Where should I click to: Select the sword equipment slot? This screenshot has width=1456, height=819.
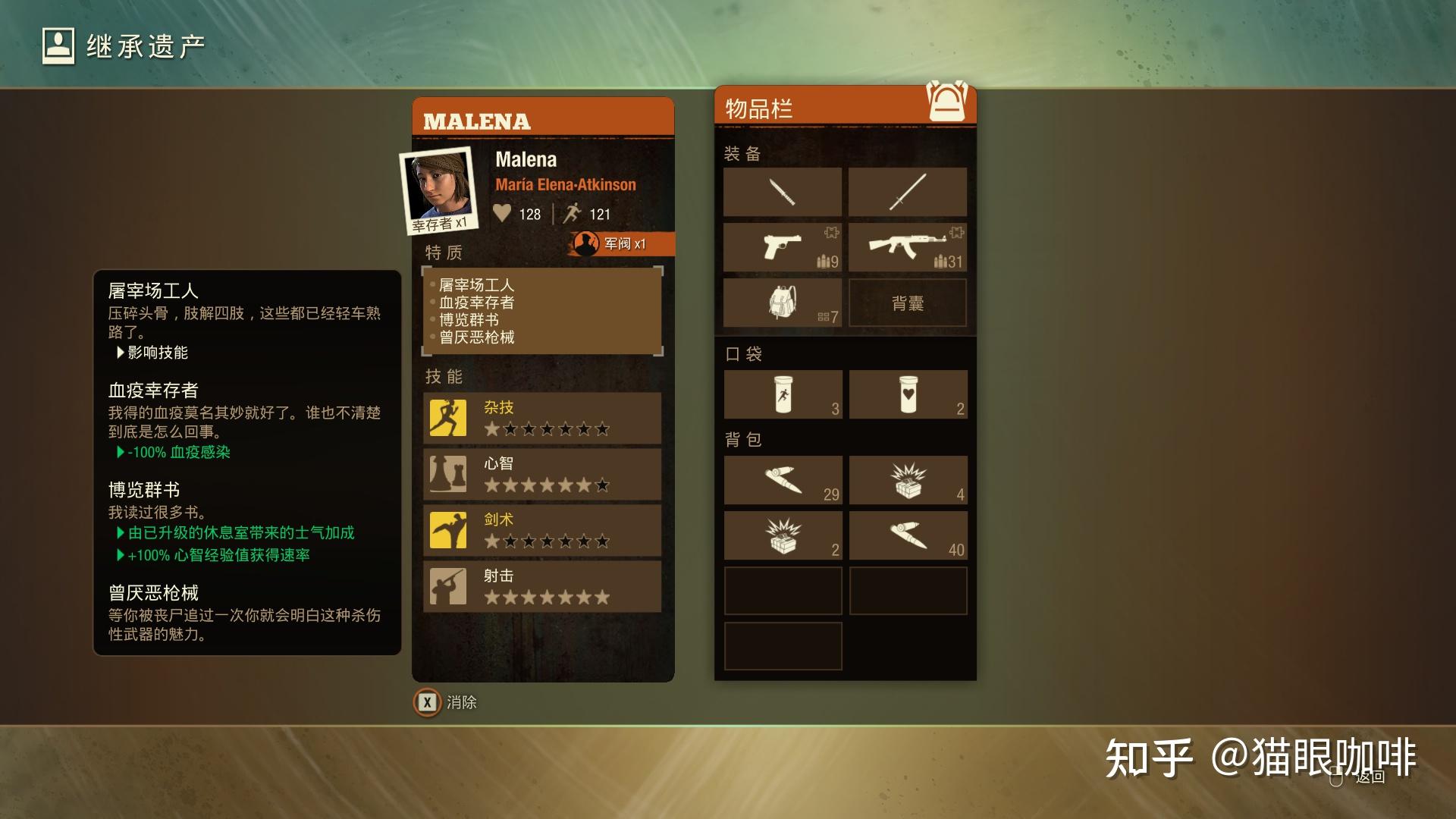tap(908, 191)
